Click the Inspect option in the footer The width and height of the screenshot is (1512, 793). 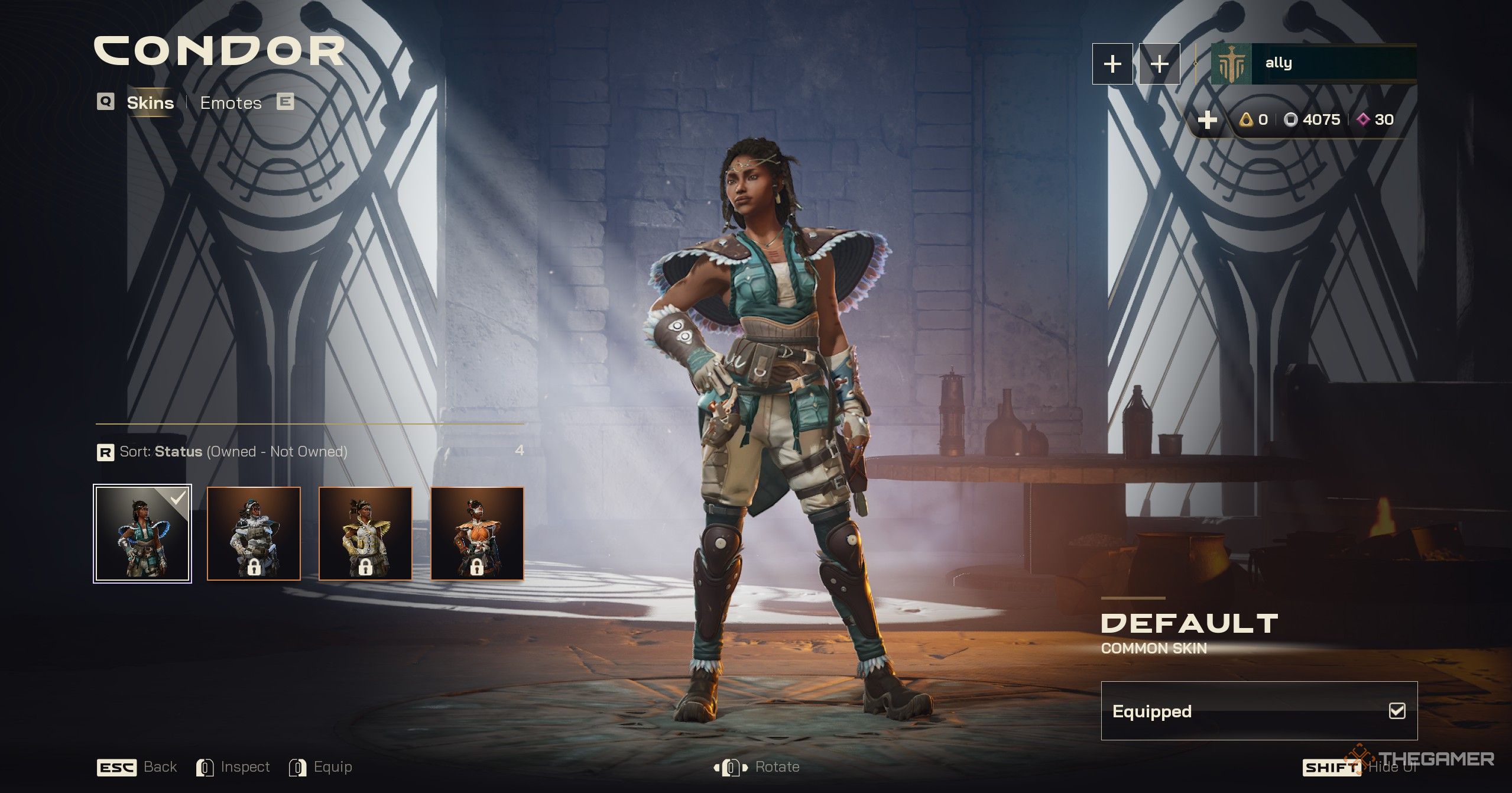[x=233, y=767]
